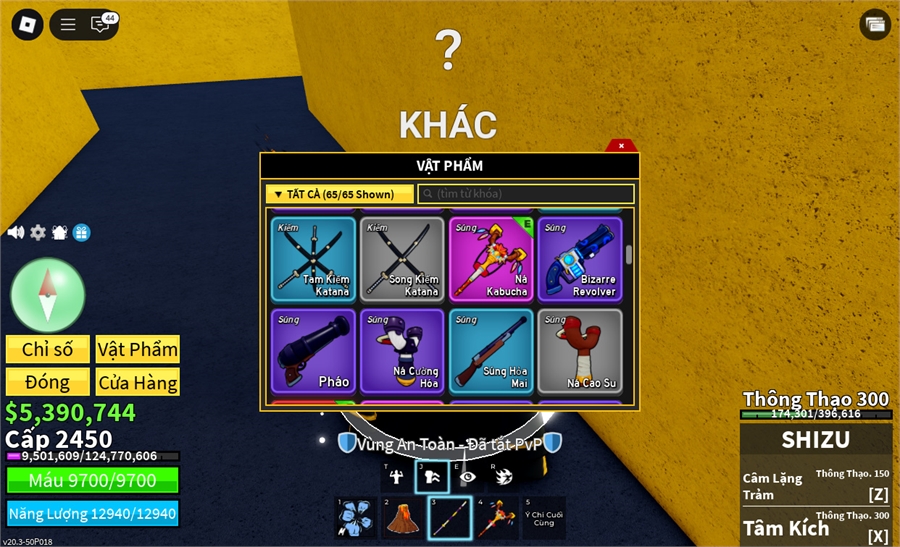Open the Chỉ số stats menu
Image resolution: width=900 pixels, height=547 pixels.
48,349
